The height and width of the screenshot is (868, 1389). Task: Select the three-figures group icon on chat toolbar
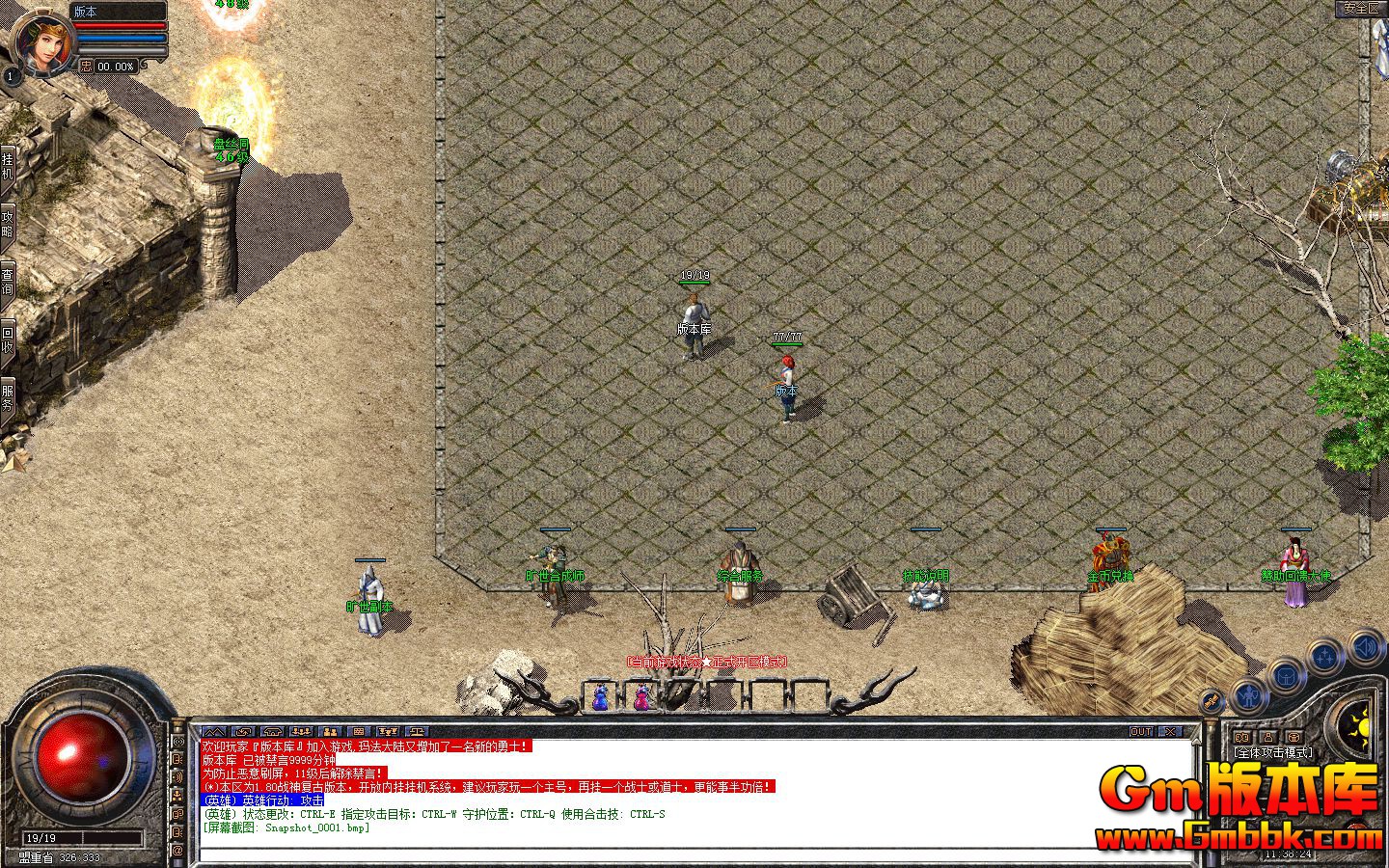[x=301, y=731]
